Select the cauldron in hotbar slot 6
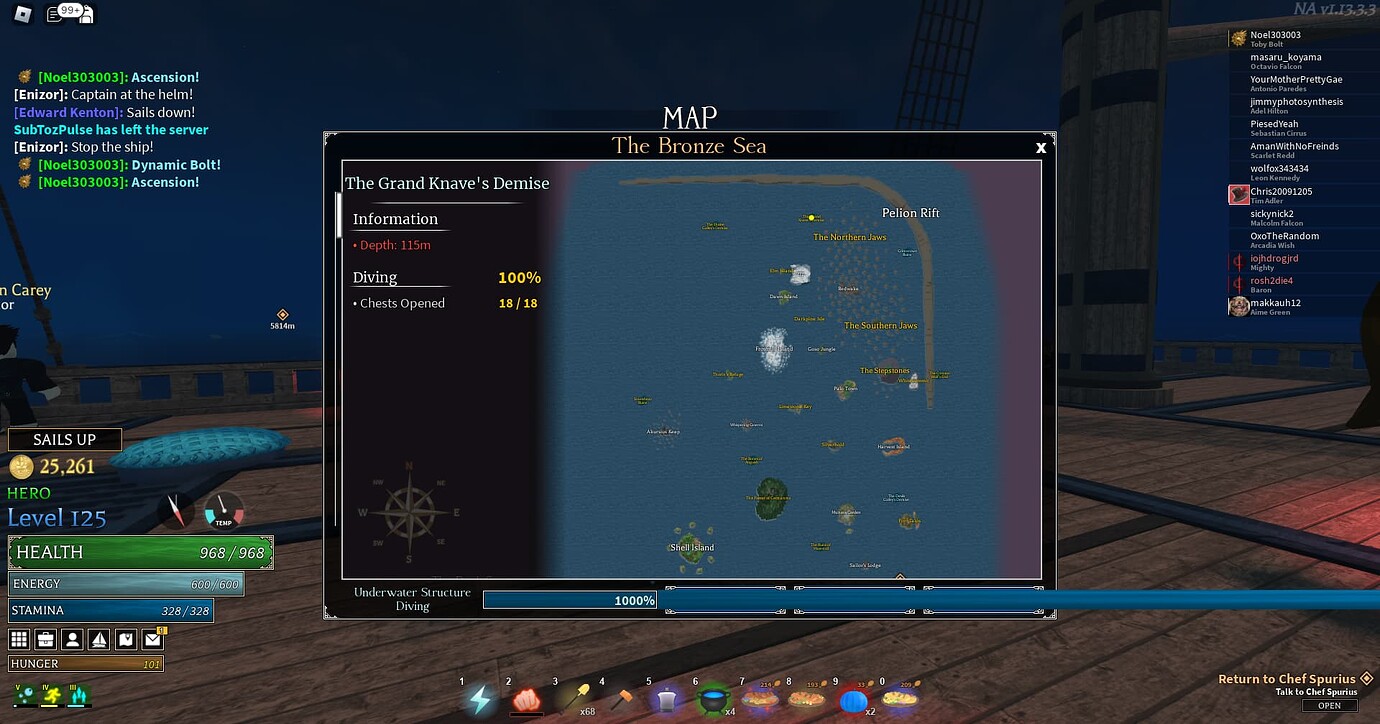This screenshot has width=1380, height=724. click(711, 698)
